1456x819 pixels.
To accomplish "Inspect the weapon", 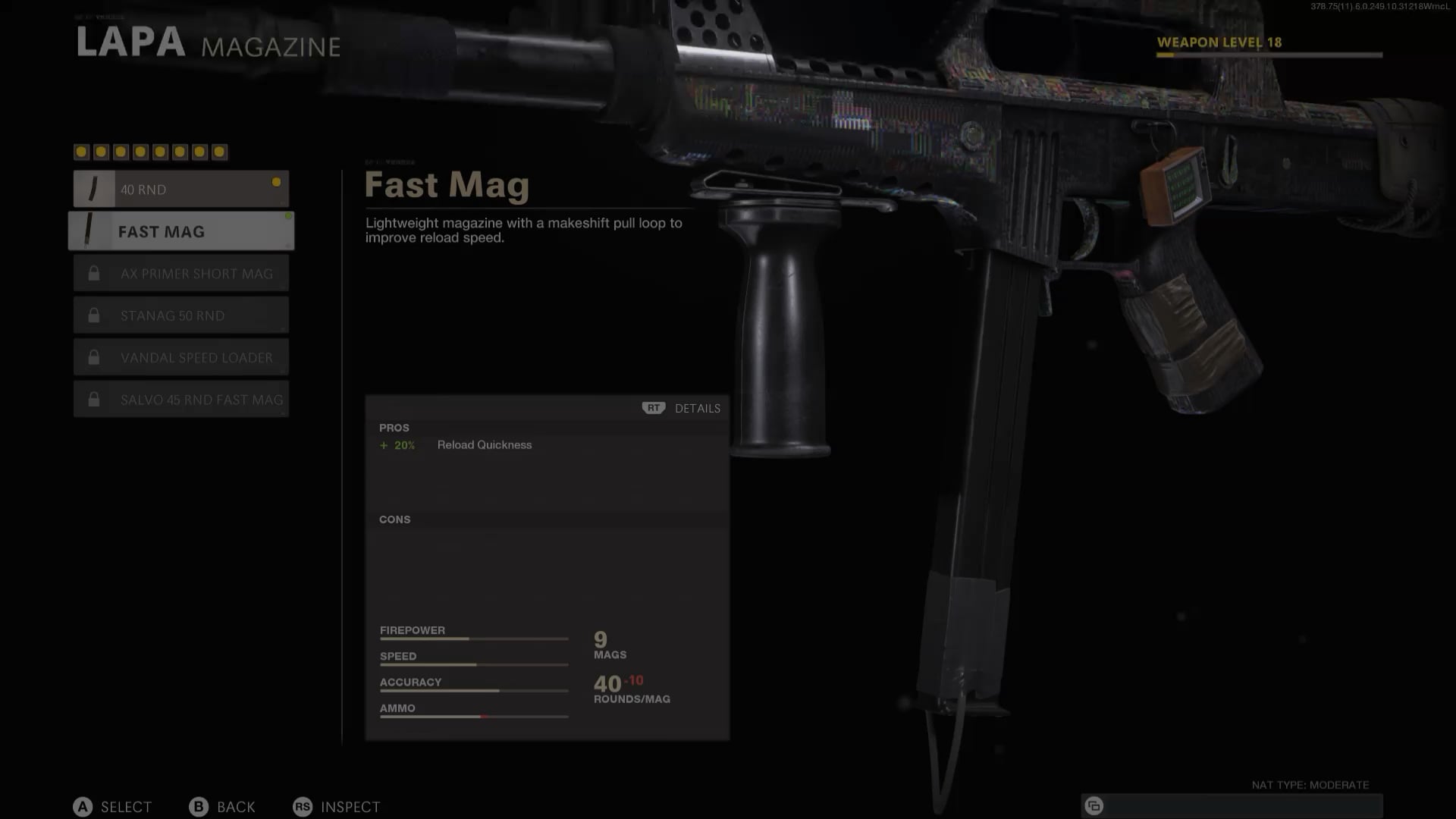I will 337,807.
